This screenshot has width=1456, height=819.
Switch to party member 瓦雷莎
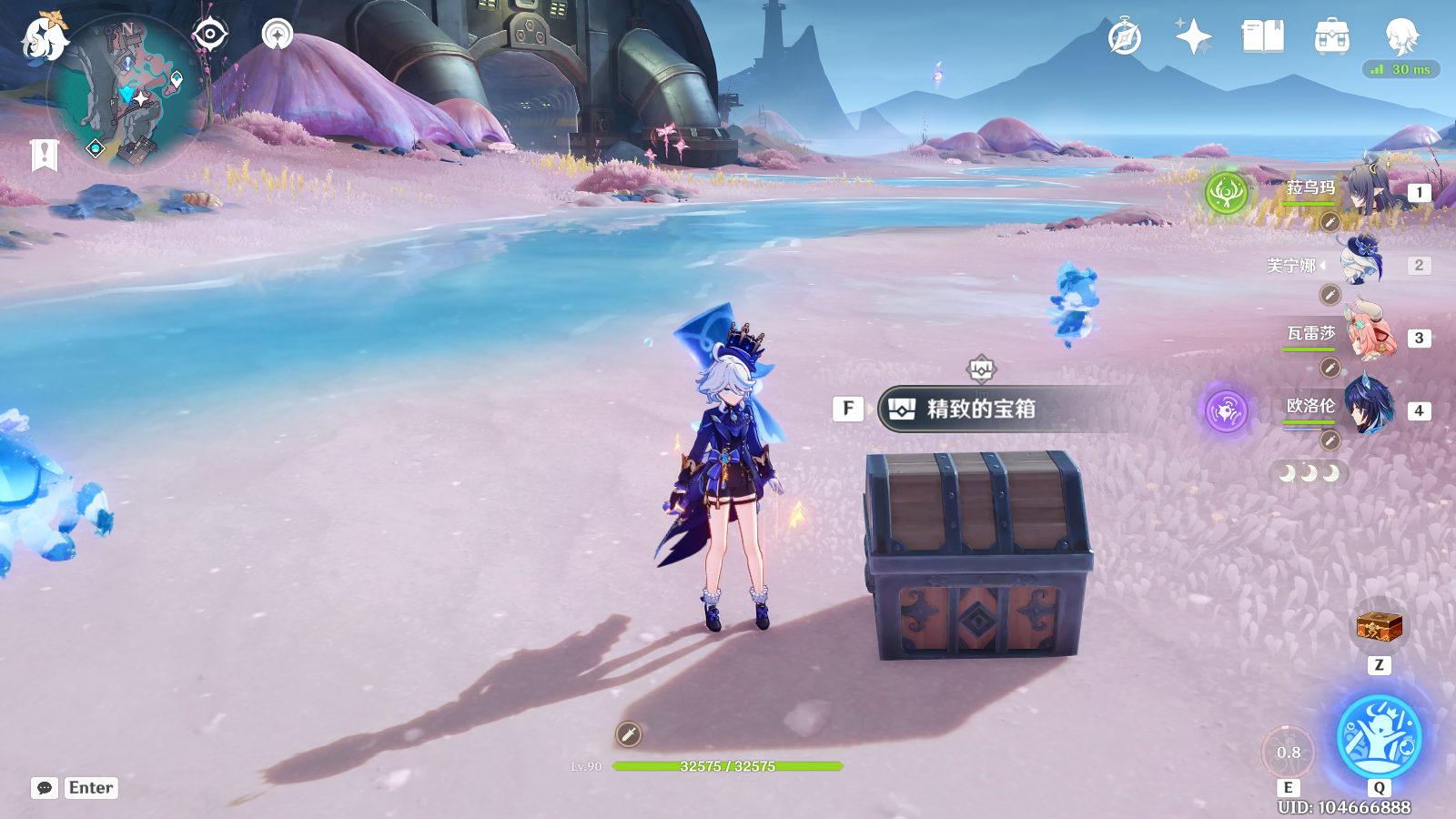click(1368, 336)
